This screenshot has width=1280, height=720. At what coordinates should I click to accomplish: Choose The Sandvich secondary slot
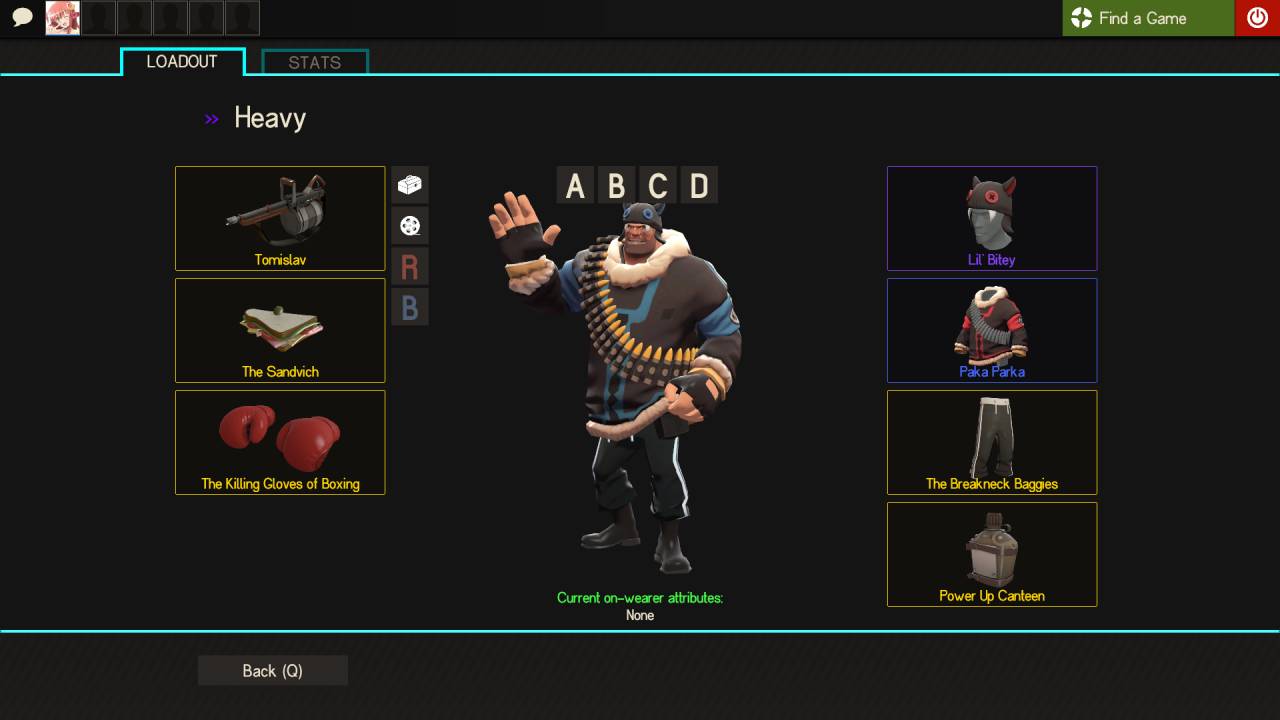click(280, 330)
